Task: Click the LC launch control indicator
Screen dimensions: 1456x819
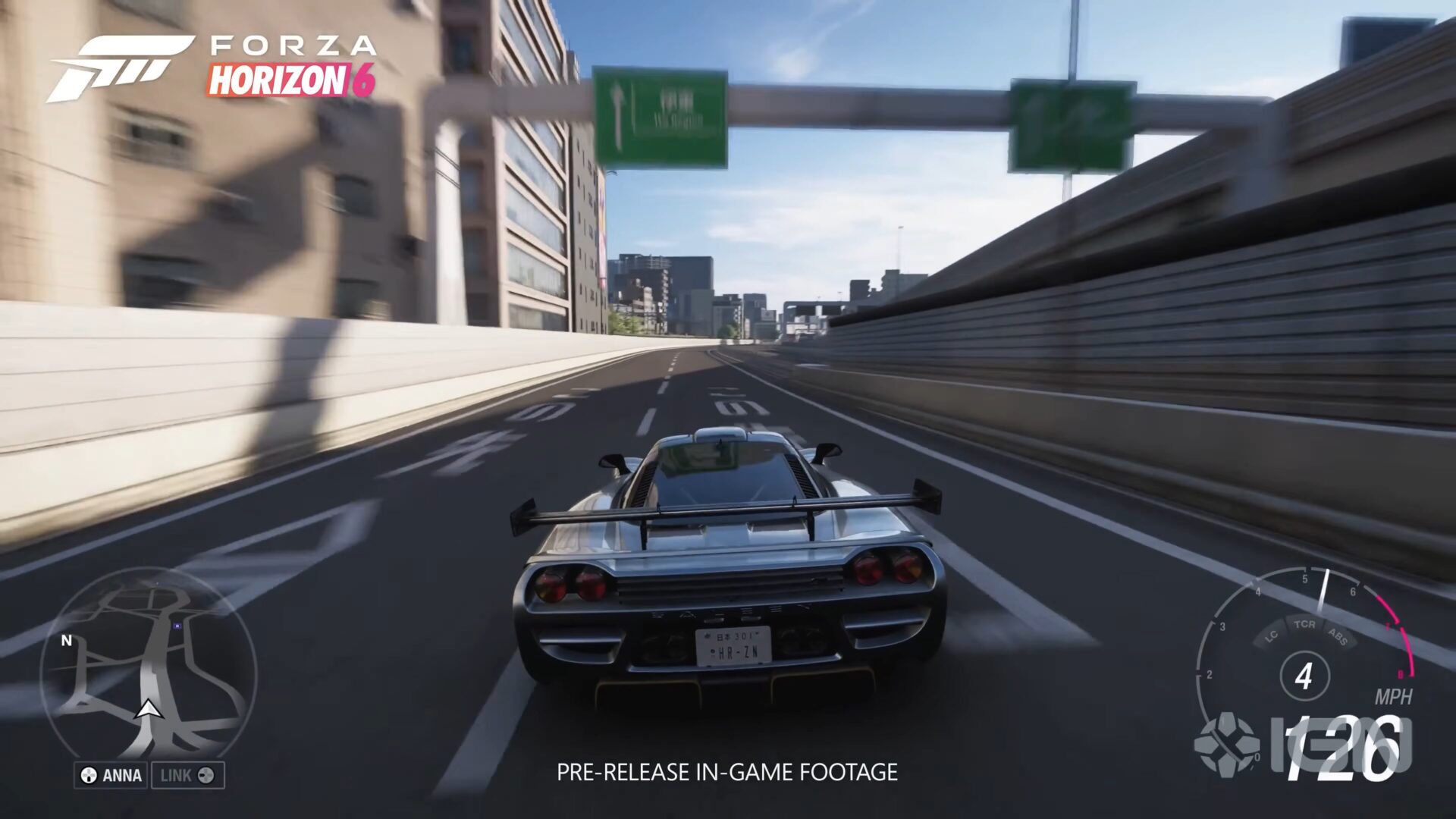Action: 1272,638
